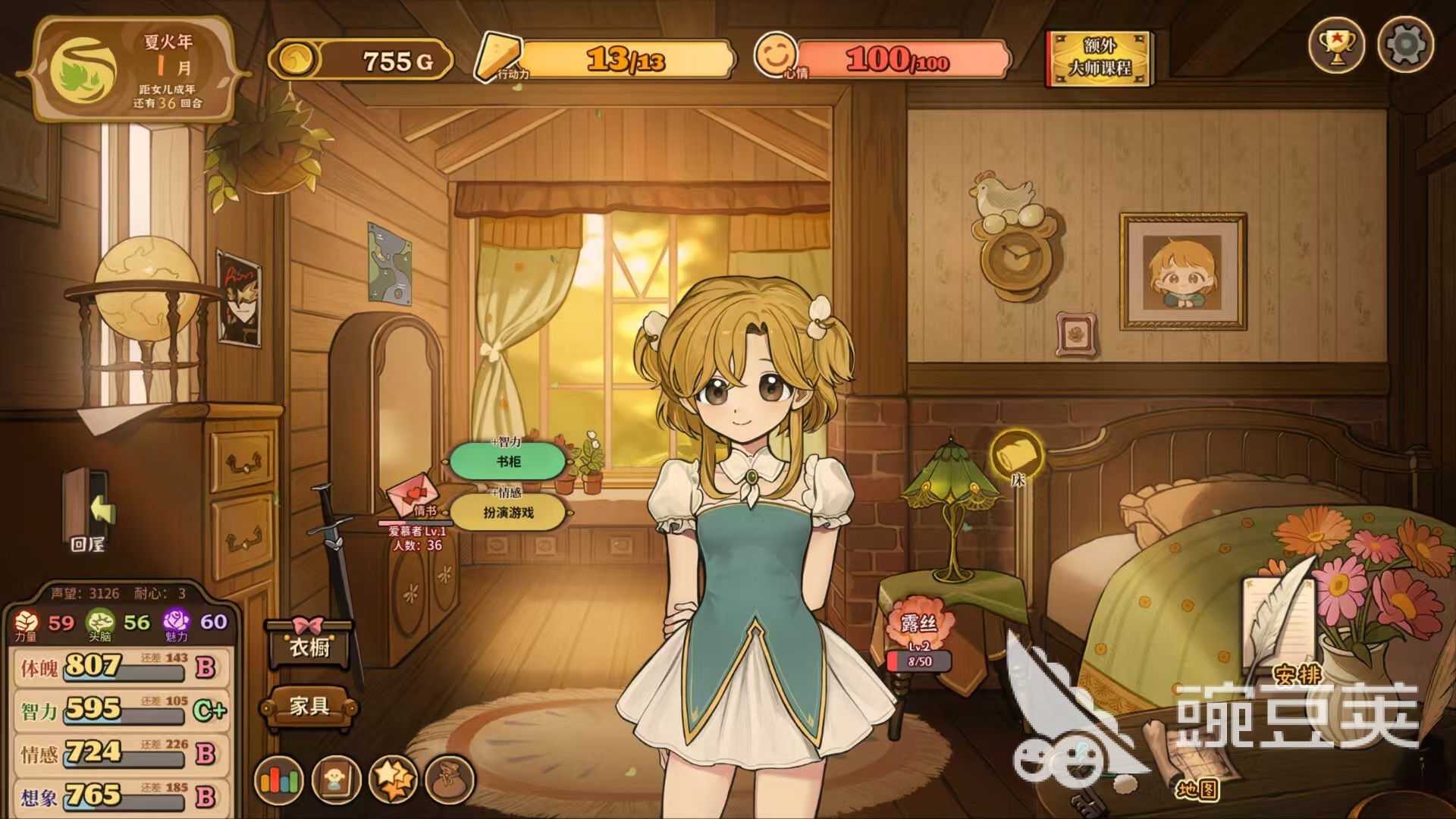The image size is (1456, 819).
Task: Open the 额外大师课程 extra master course
Action: coord(1100,58)
